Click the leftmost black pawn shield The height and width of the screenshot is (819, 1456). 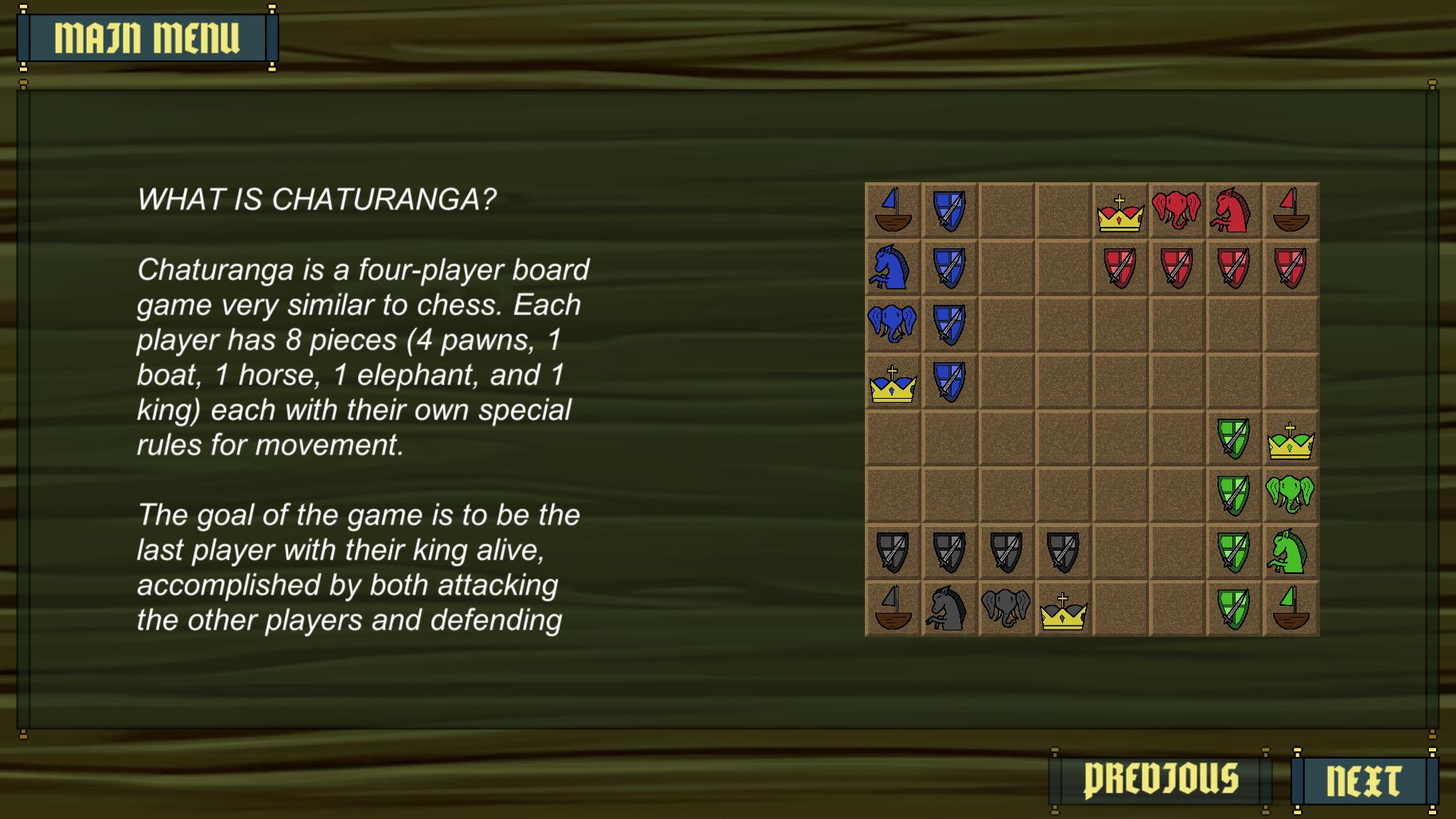tap(893, 552)
